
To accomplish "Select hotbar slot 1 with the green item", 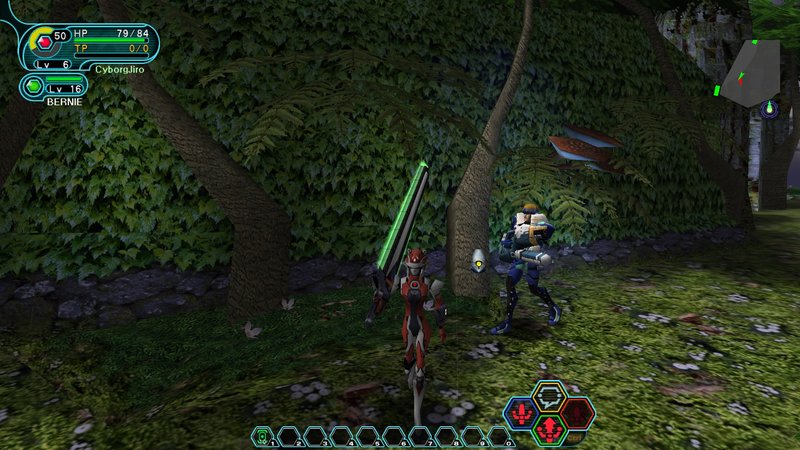I will click(x=262, y=435).
